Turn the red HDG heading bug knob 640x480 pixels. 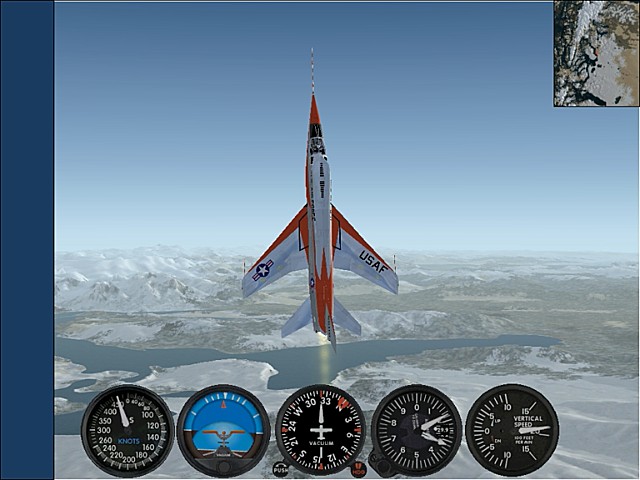pyautogui.click(x=359, y=469)
